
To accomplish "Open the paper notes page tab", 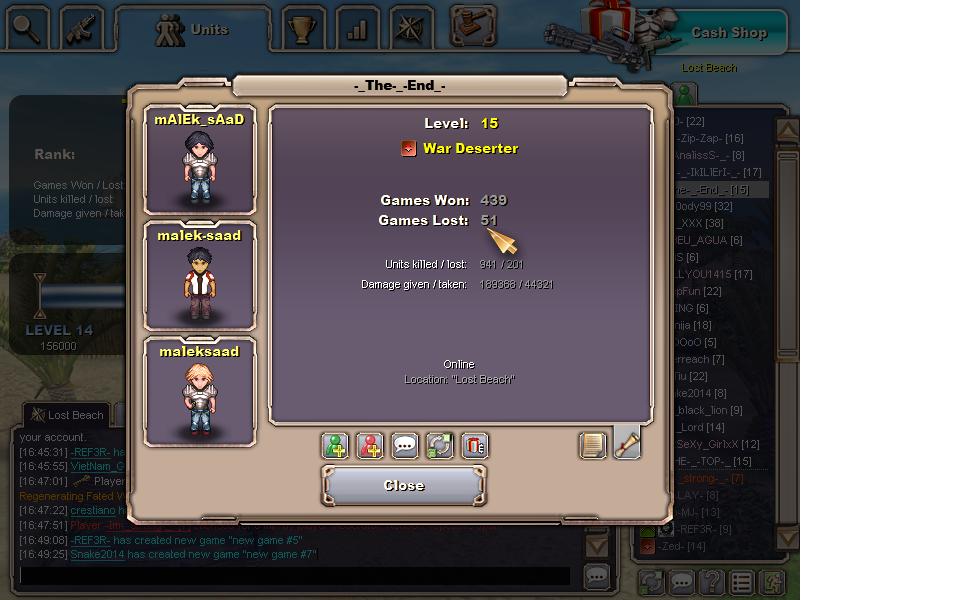I will tap(593, 445).
